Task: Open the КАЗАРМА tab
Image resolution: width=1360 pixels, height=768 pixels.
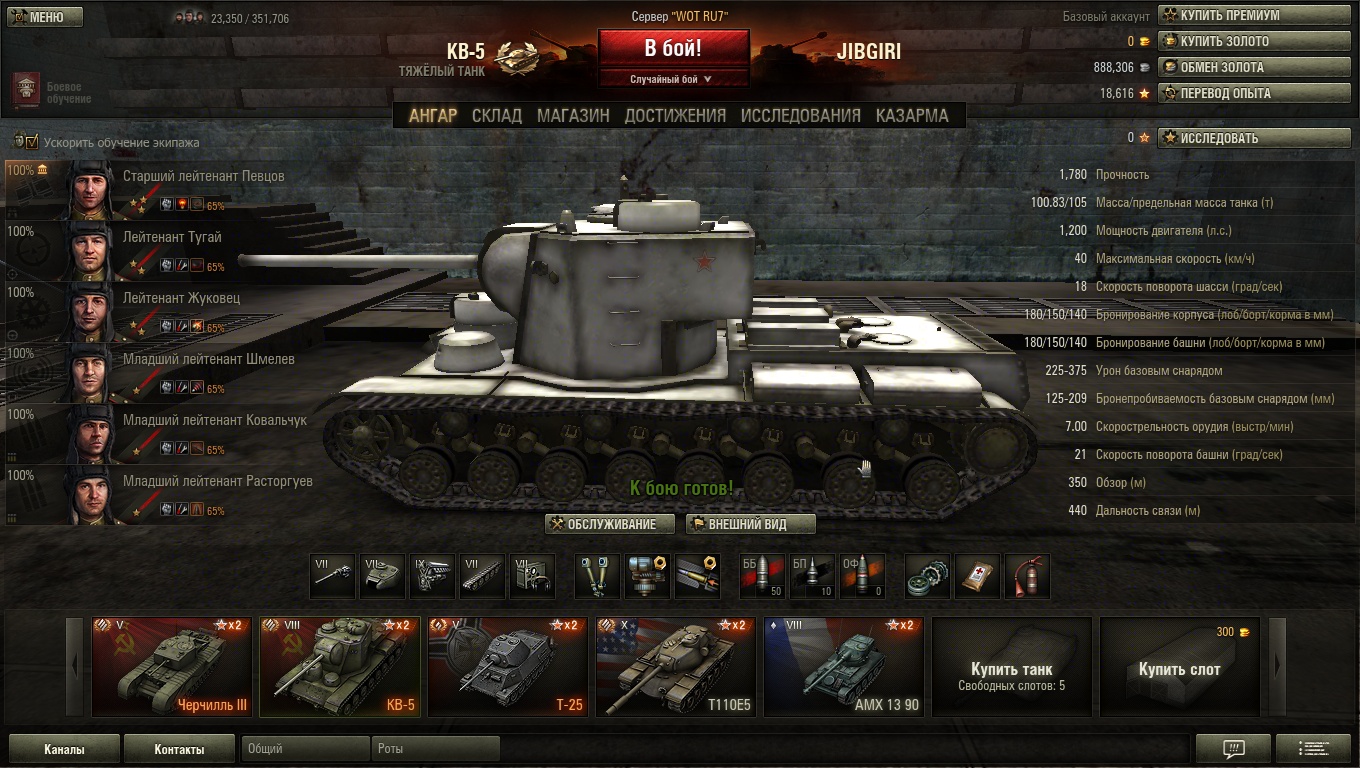Action: point(912,116)
